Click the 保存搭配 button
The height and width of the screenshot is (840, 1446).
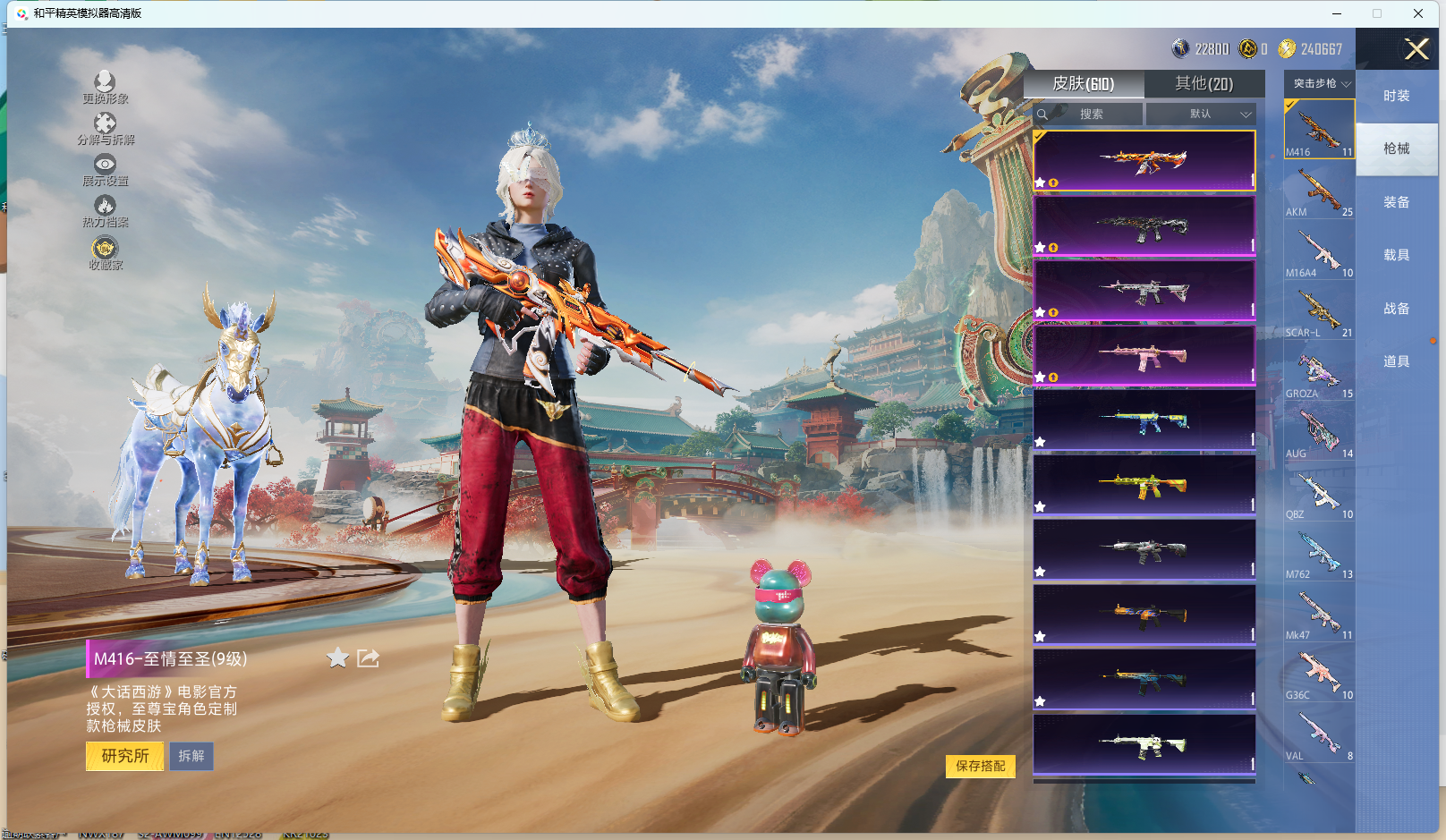980,766
